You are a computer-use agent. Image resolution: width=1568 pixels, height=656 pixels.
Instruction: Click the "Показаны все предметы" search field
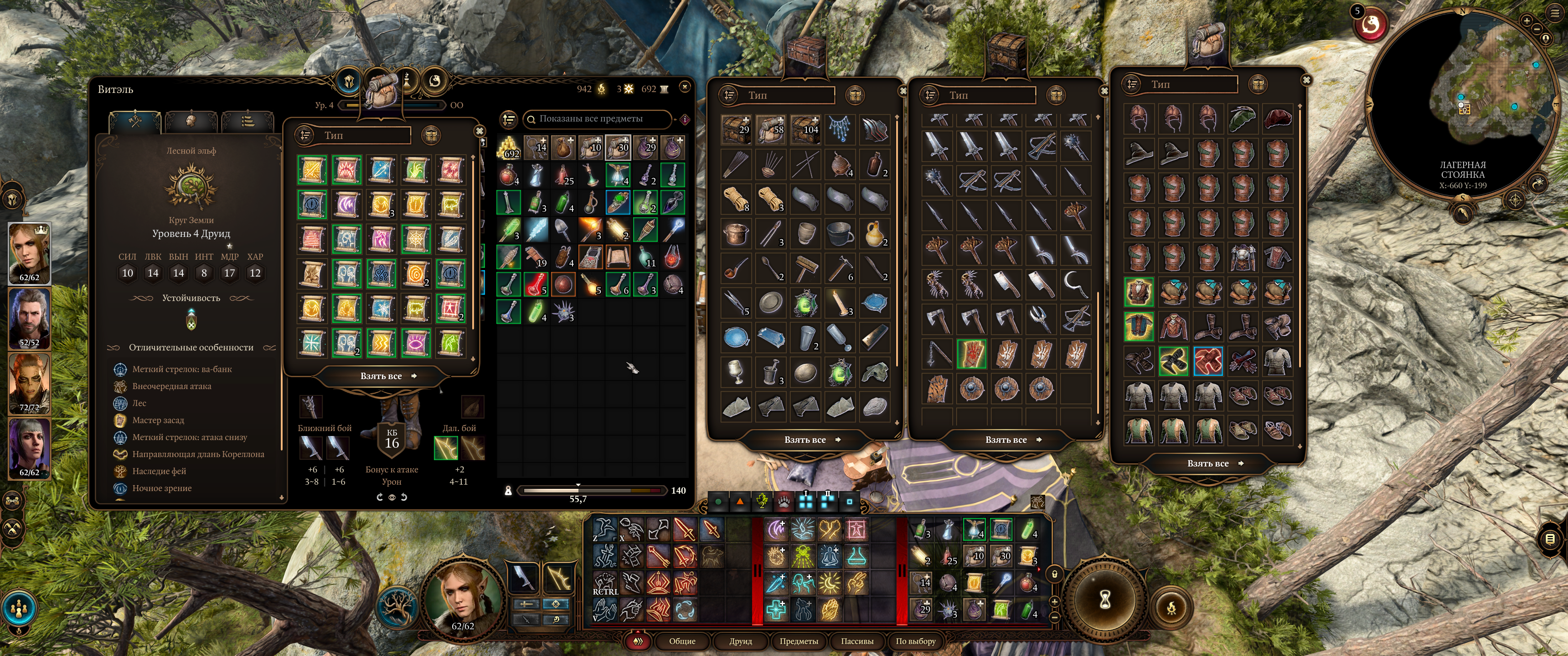(x=597, y=118)
